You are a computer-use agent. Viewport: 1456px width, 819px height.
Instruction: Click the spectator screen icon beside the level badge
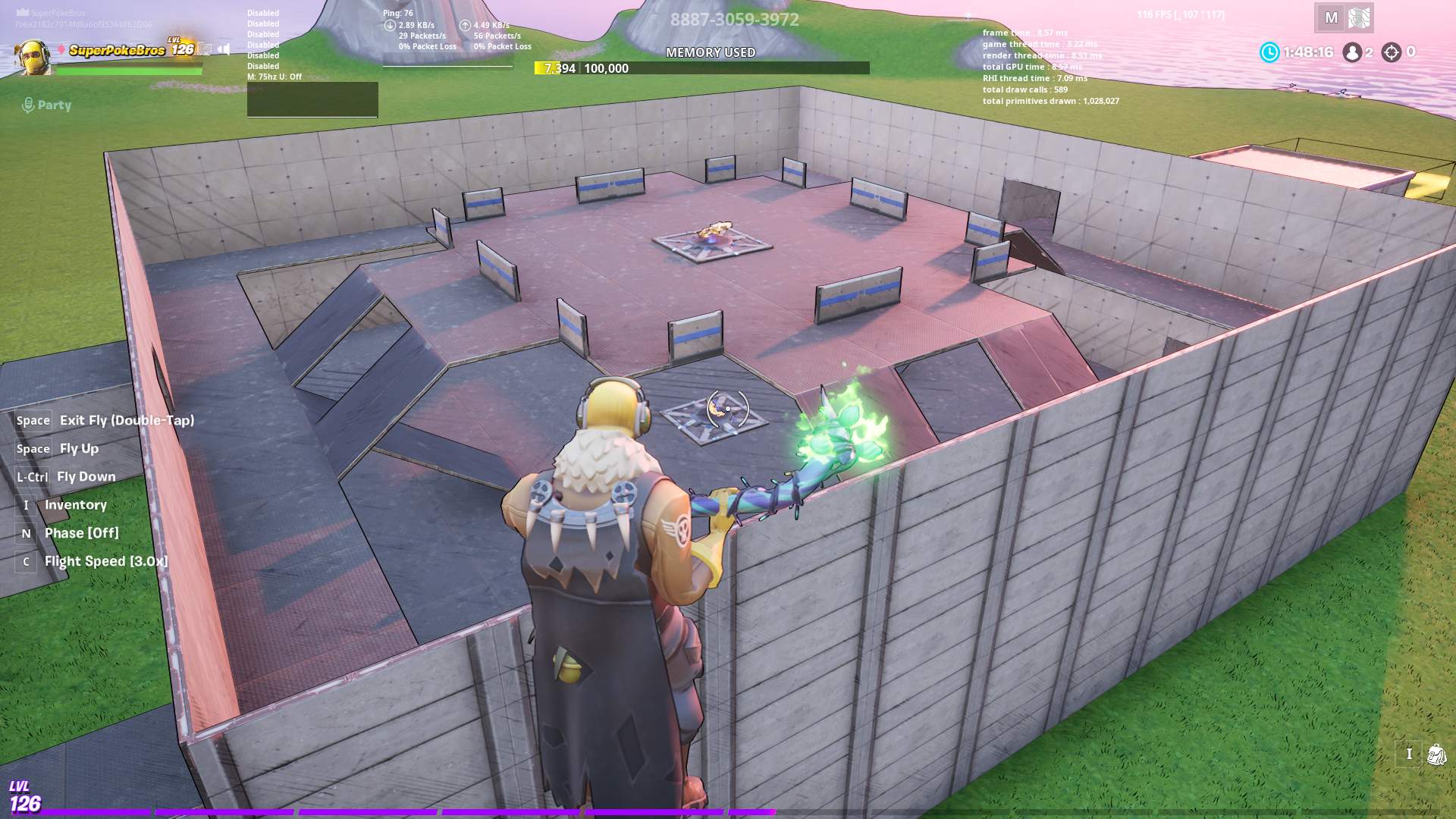(205, 49)
